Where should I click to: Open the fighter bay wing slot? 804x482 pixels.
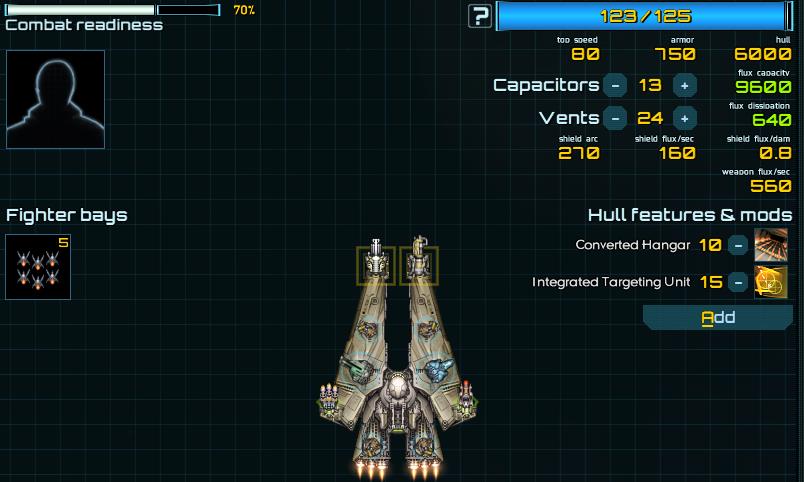38,267
